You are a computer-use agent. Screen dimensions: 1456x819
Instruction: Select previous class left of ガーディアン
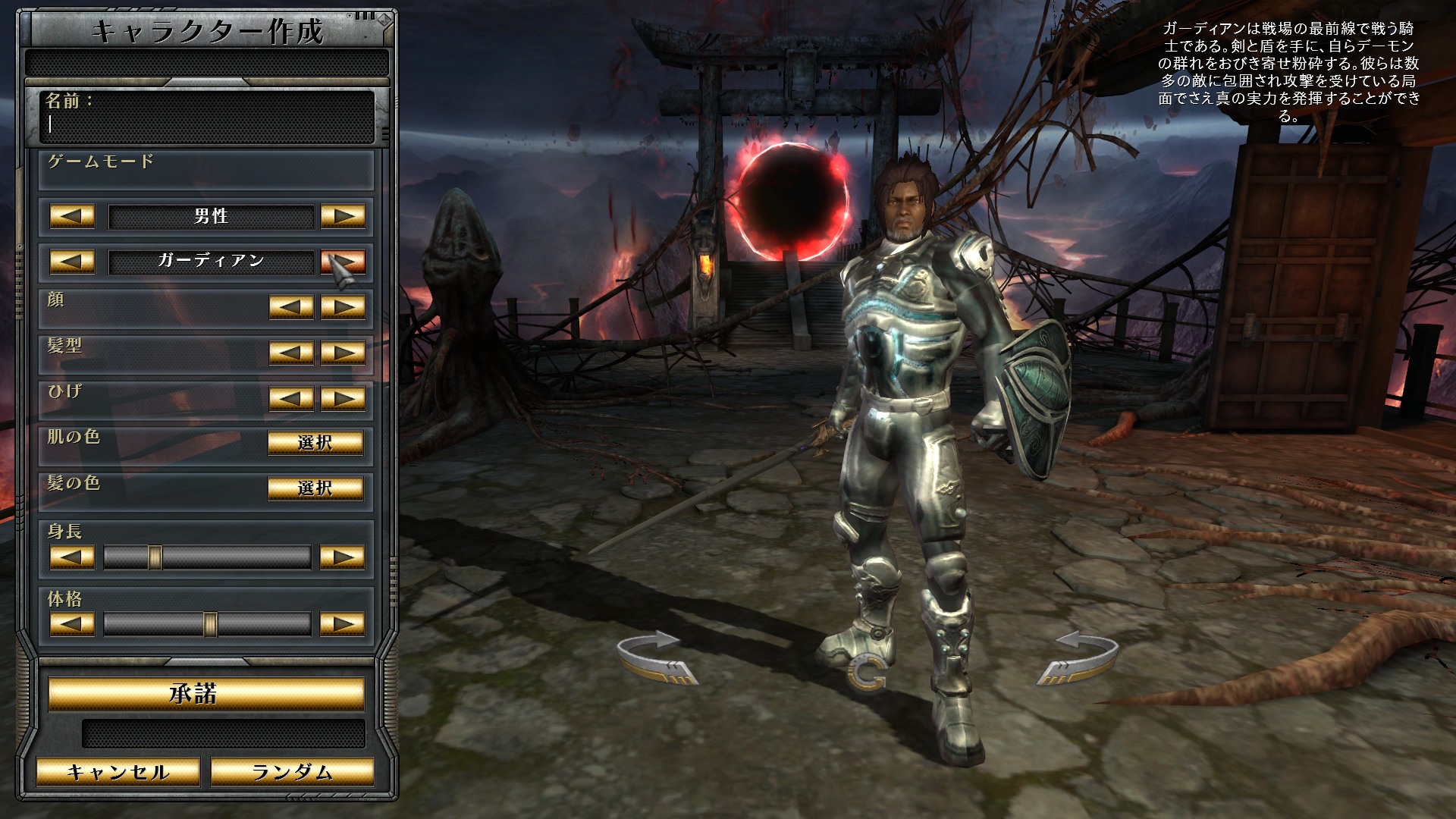(72, 262)
